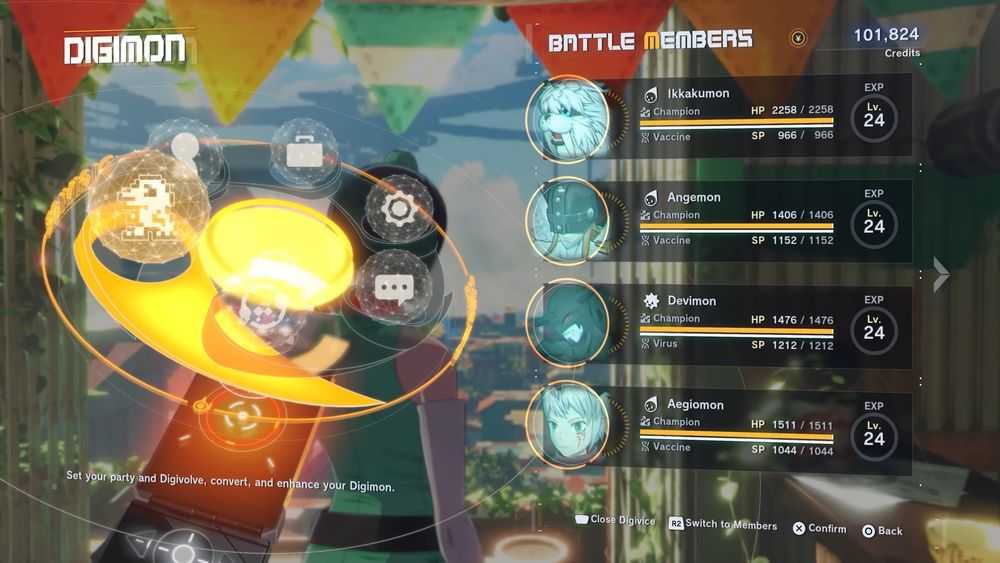1000x563 pixels.
Task: Select the pixel Digimon menu orb
Action: pyautogui.click(x=148, y=204)
